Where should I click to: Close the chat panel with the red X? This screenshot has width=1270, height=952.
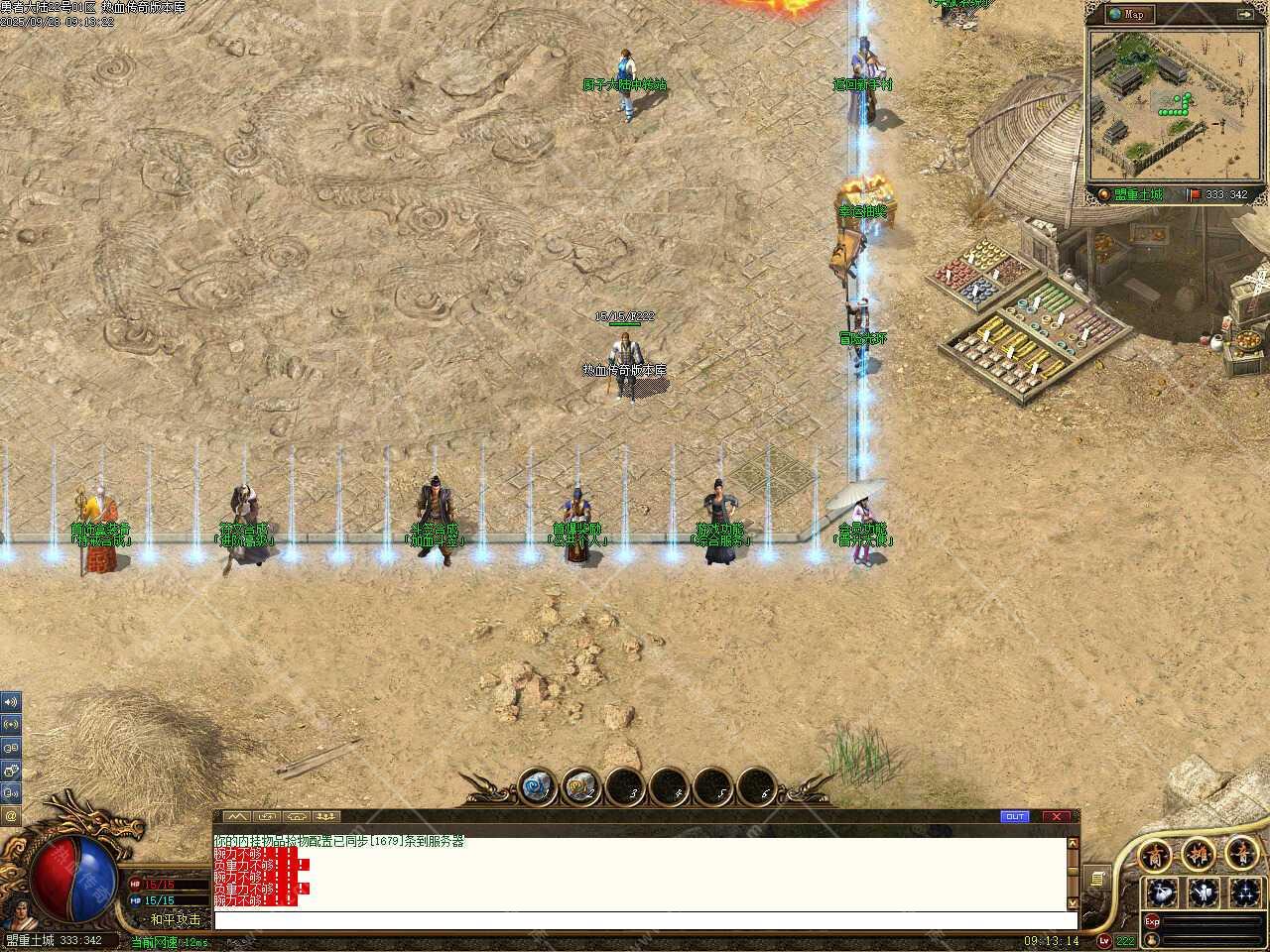point(1057,817)
